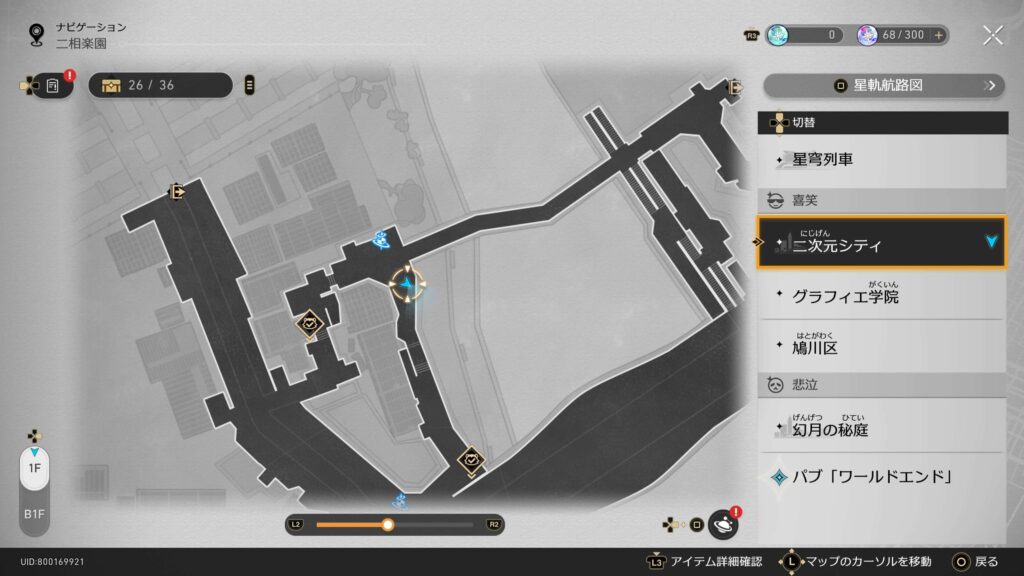Close the map with the X button
The image size is (1024, 576).
tap(992, 35)
